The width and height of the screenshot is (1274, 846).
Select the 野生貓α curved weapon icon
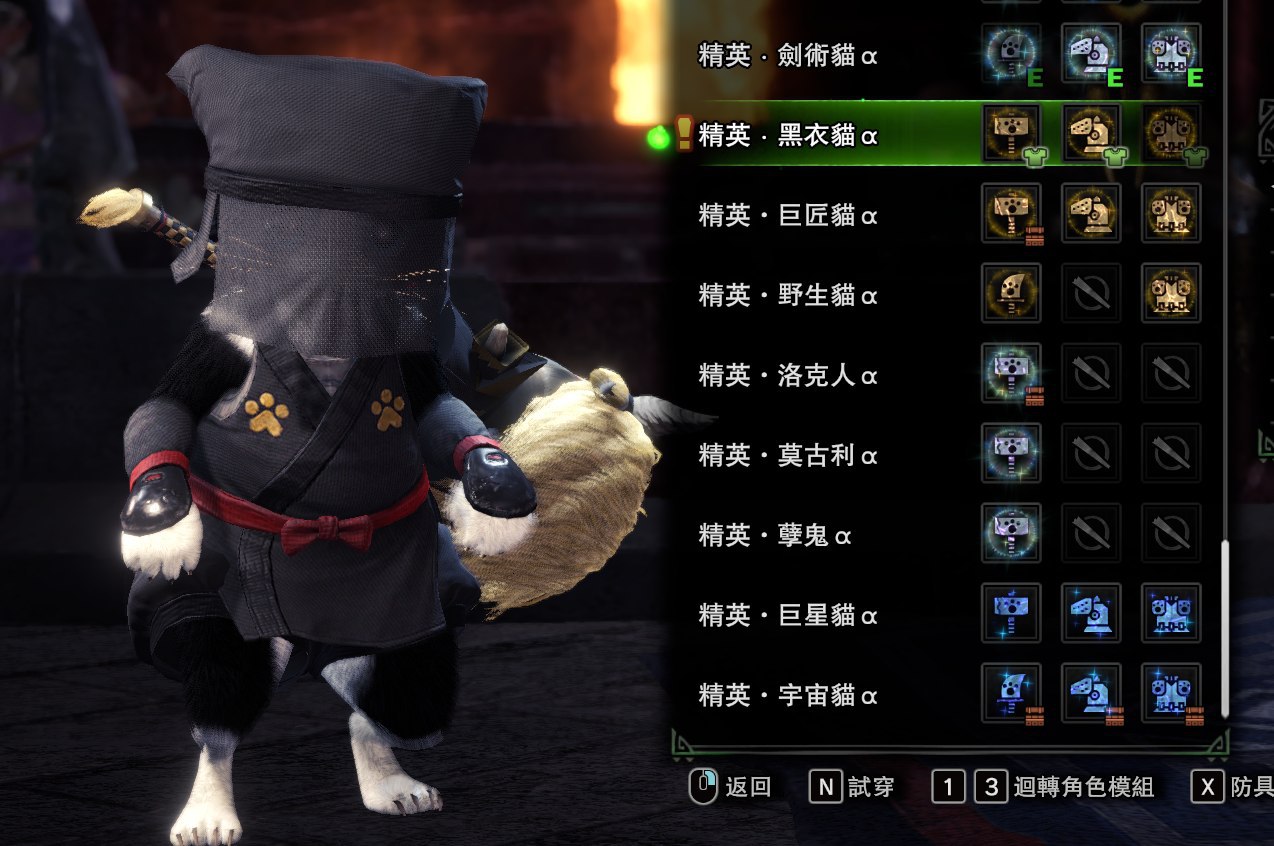[x=1011, y=293]
